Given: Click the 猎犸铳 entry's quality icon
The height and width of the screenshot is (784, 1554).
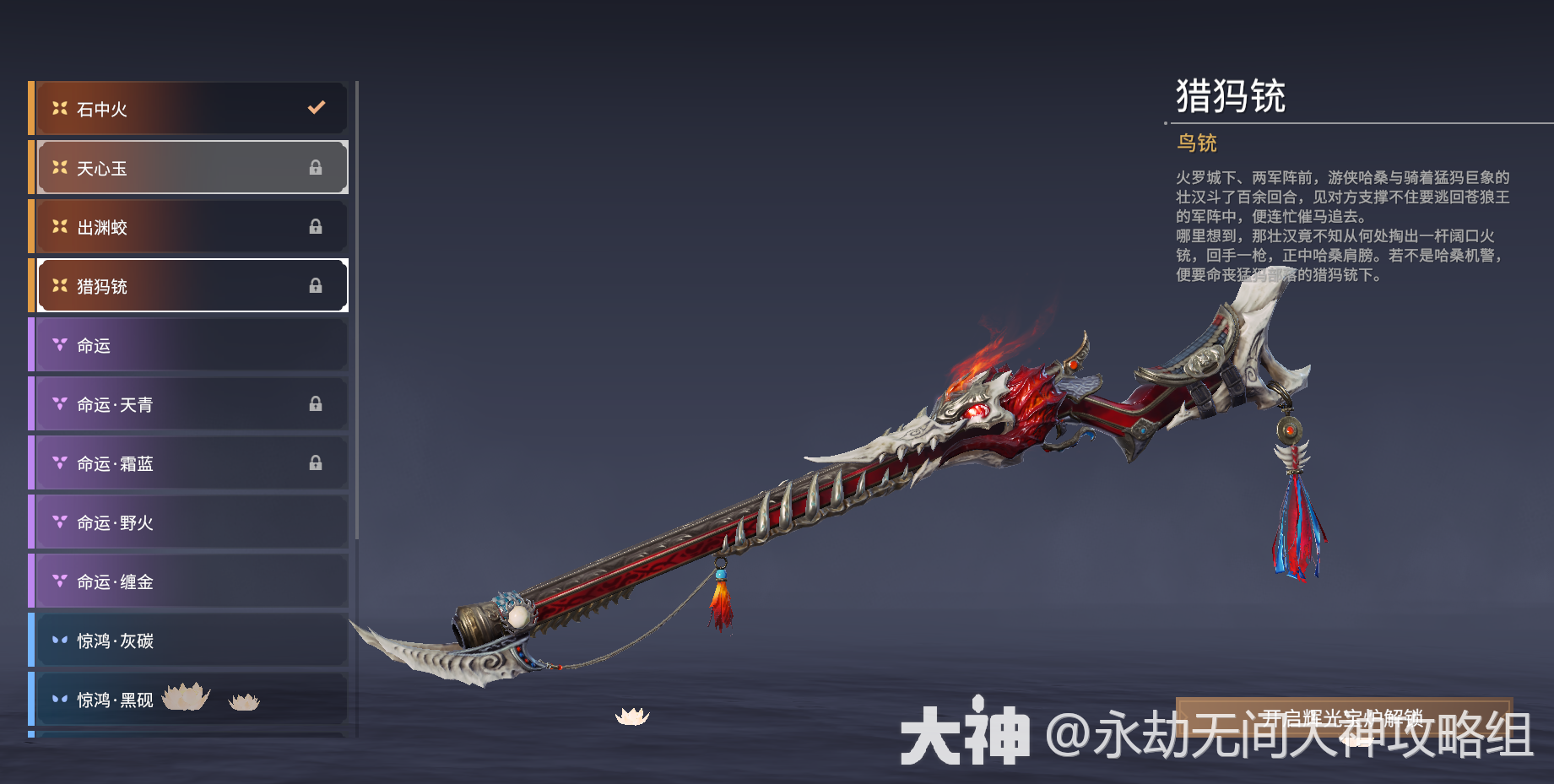Looking at the screenshot, I should pos(59,285).
